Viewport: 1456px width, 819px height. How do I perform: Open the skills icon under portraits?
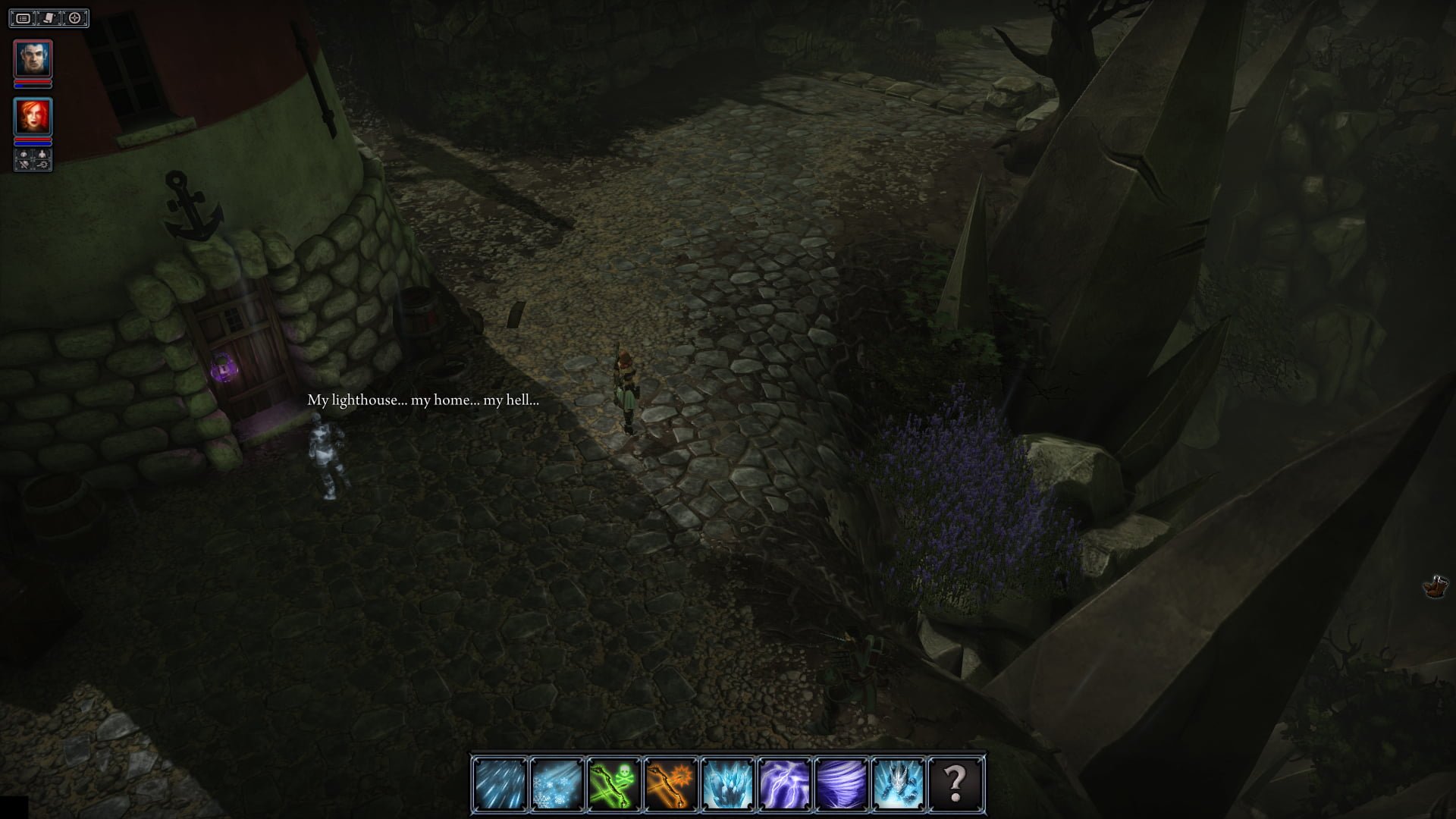pos(42,164)
